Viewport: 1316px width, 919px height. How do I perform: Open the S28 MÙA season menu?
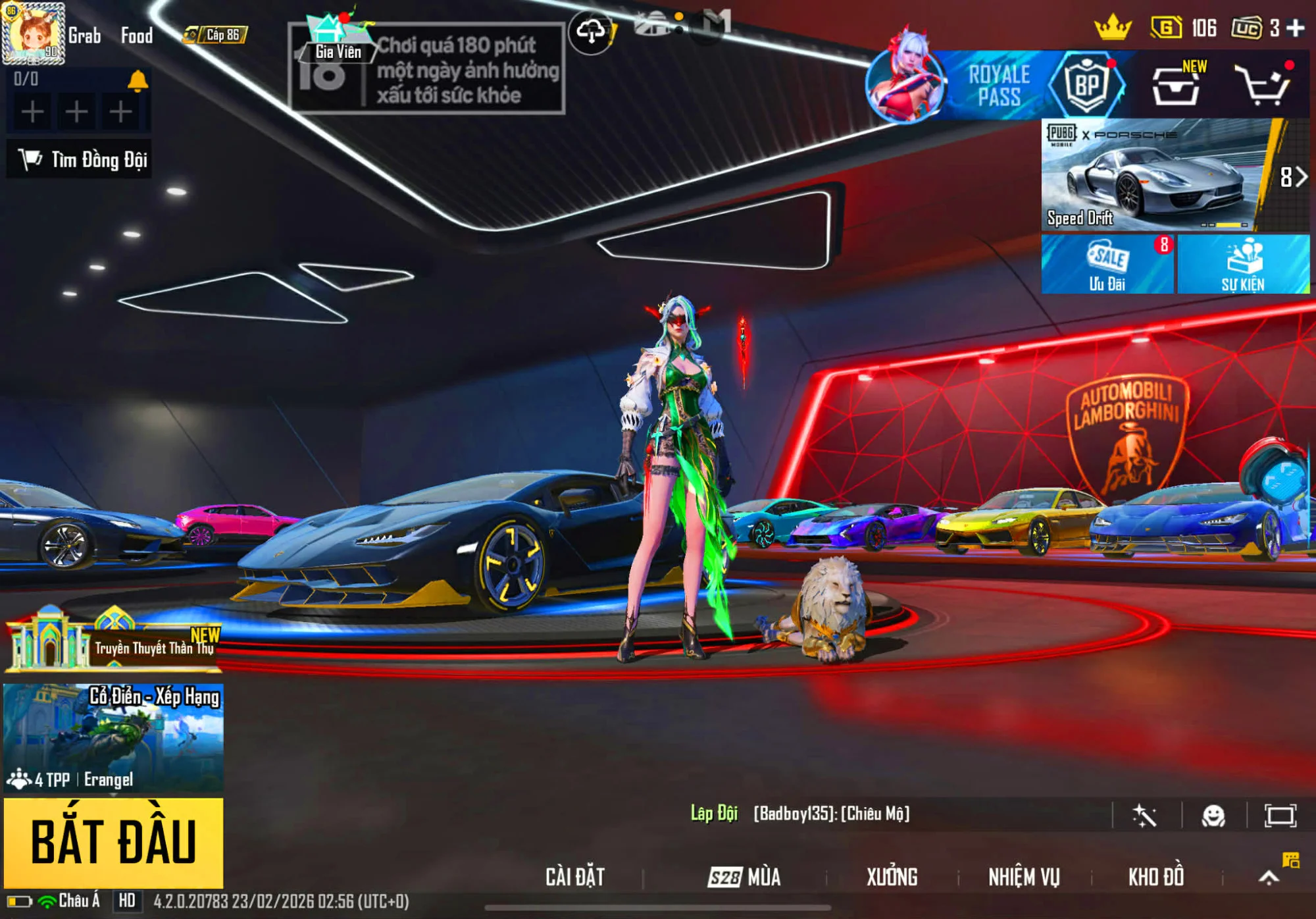click(744, 877)
